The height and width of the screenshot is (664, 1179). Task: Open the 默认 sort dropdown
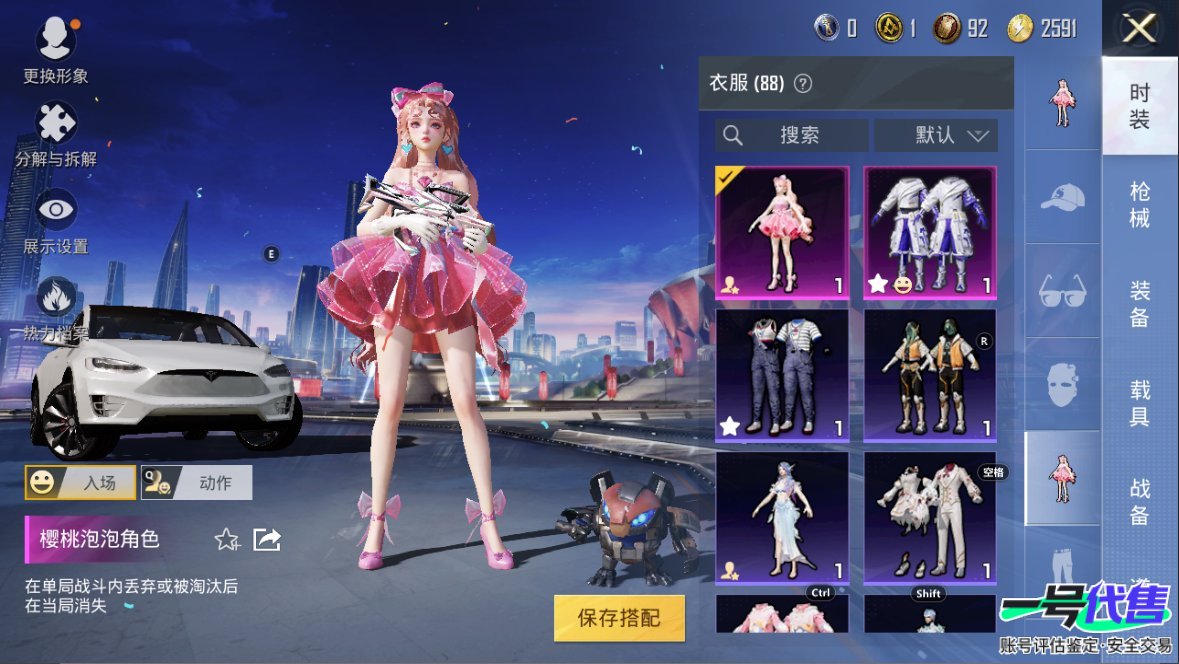pyautogui.click(x=936, y=135)
